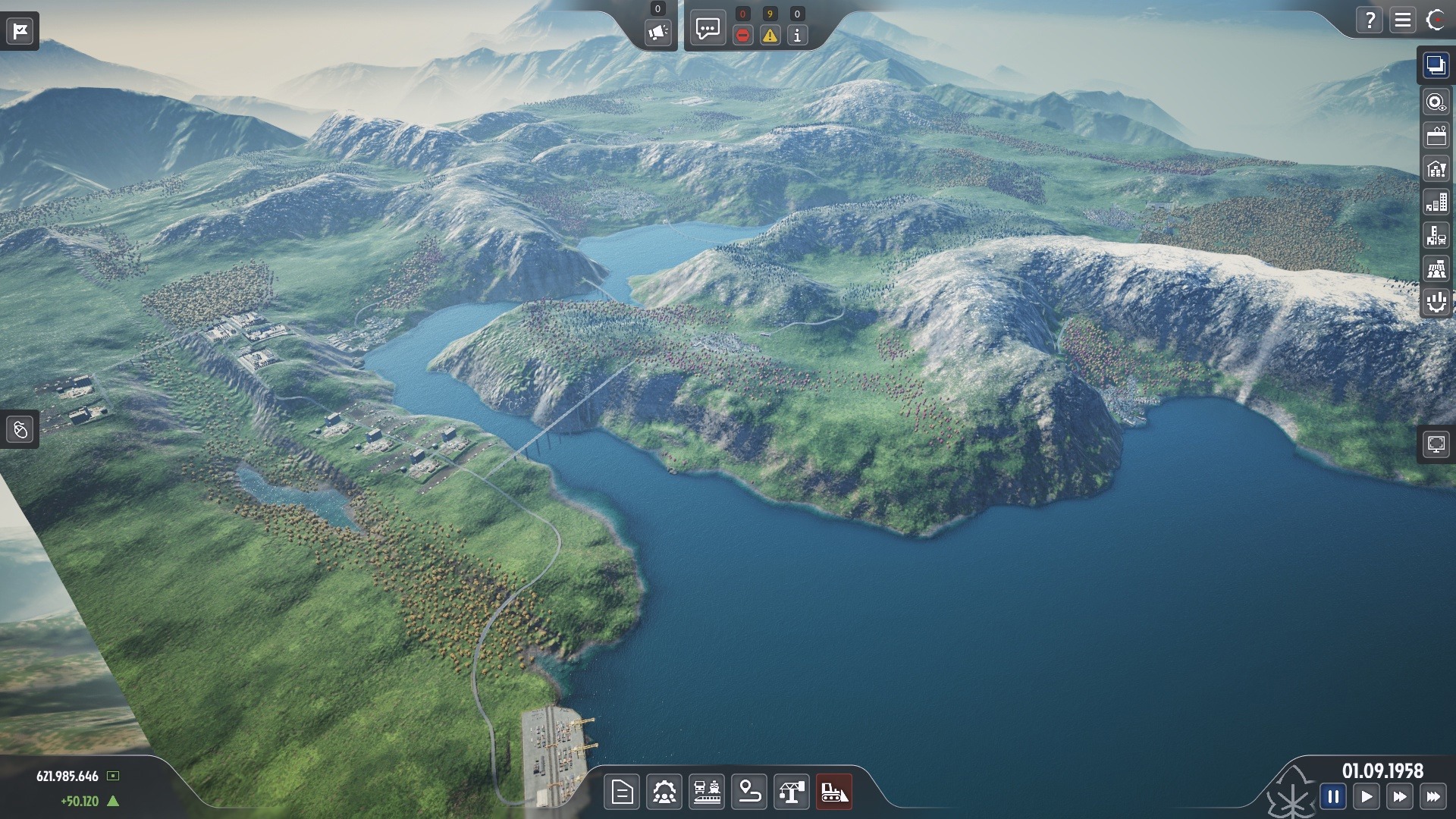Show the yellow warning notifications
1456x819 pixels.
click(x=770, y=35)
